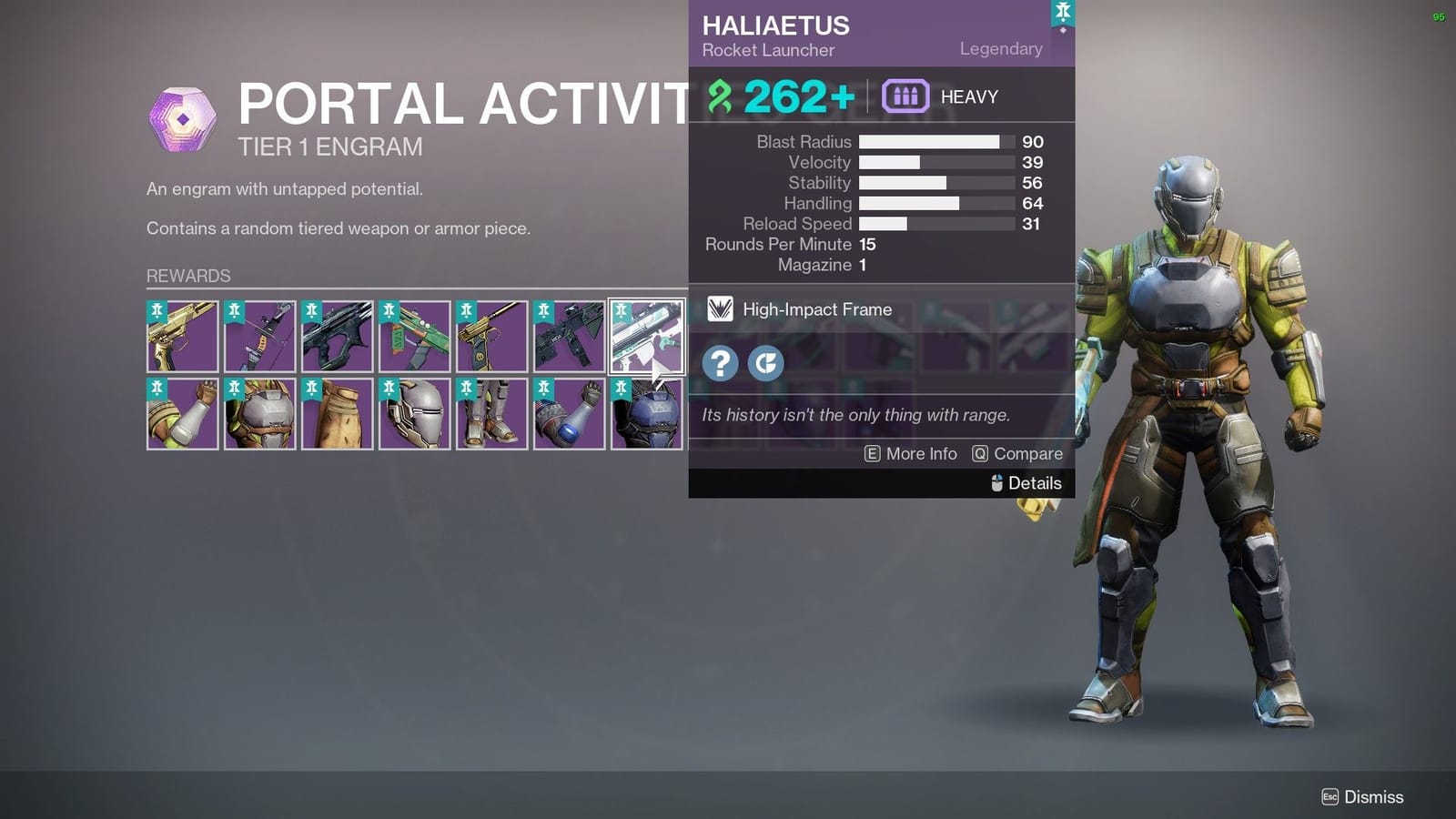Select the black submachine gun reward
The height and width of the screenshot is (819, 1456).
click(569, 337)
